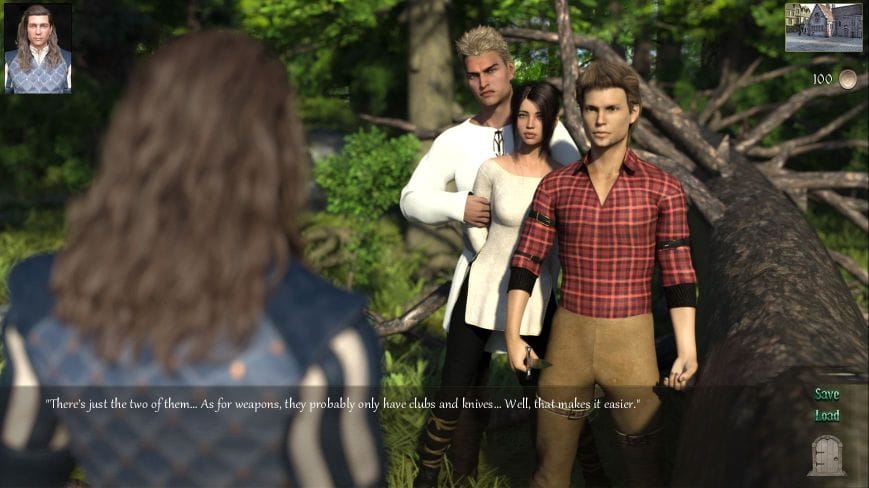Click the stone door icon
Viewport: 869px width, 488px height.
click(x=826, y=455)
